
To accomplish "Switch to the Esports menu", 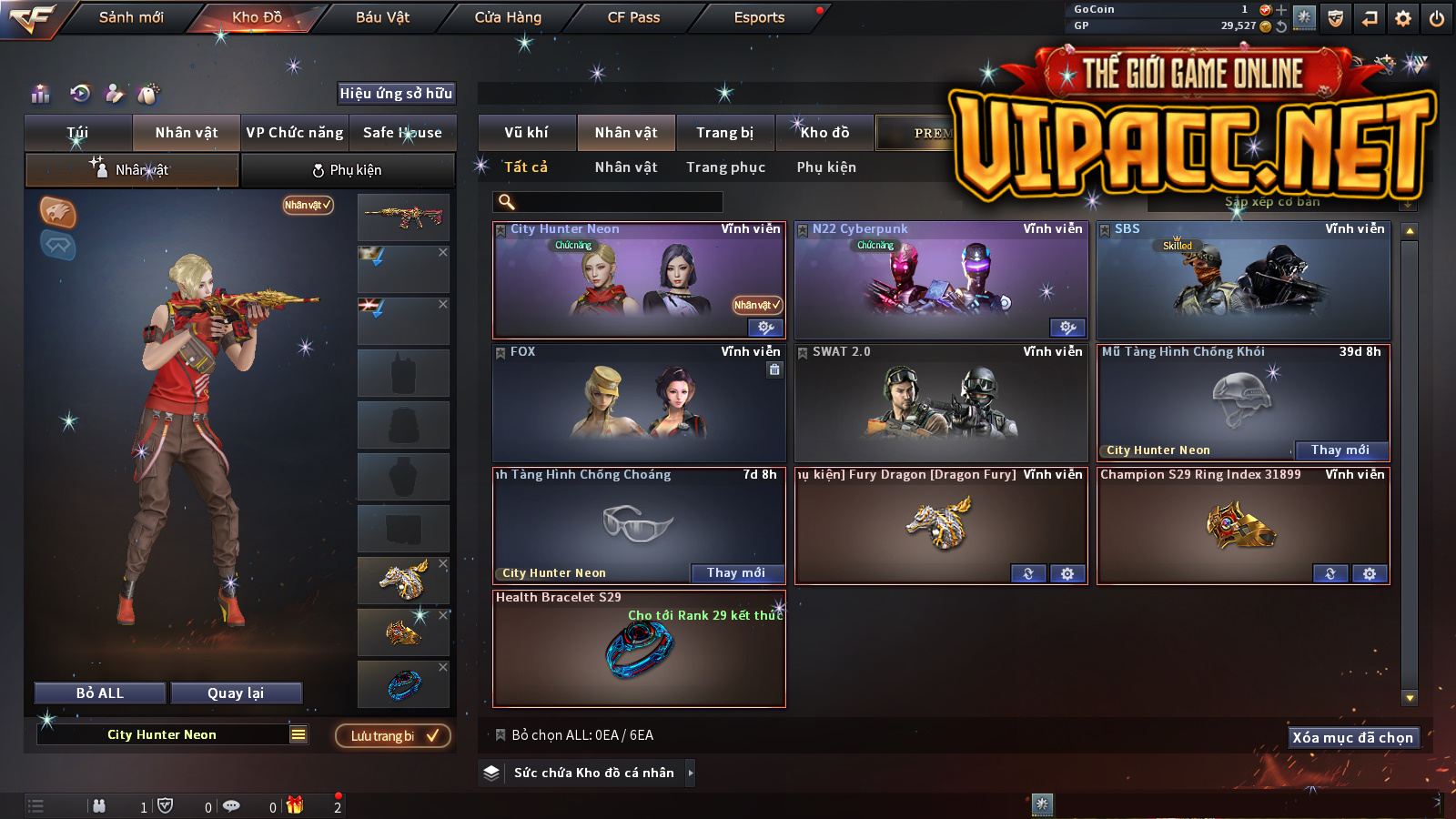I will tap(759, 17).
